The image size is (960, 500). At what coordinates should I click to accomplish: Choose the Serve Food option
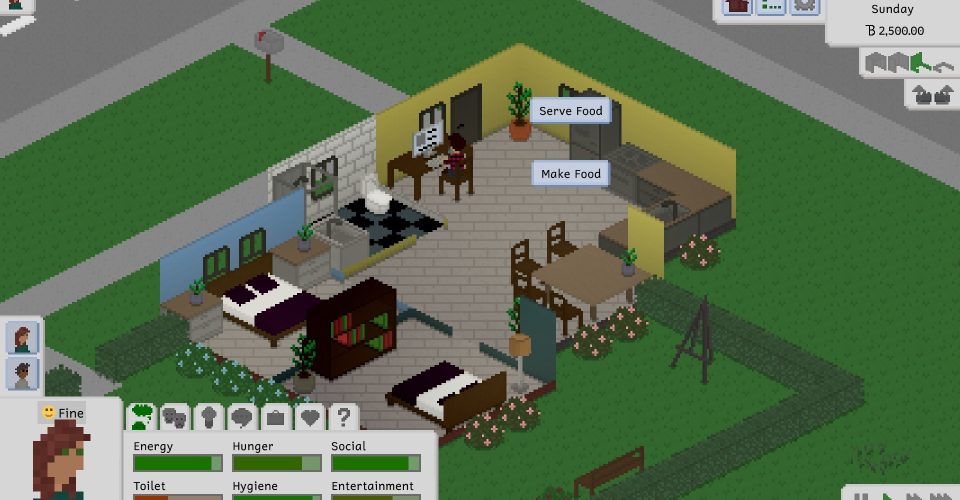pyautogui.click(x=571, y=111)
